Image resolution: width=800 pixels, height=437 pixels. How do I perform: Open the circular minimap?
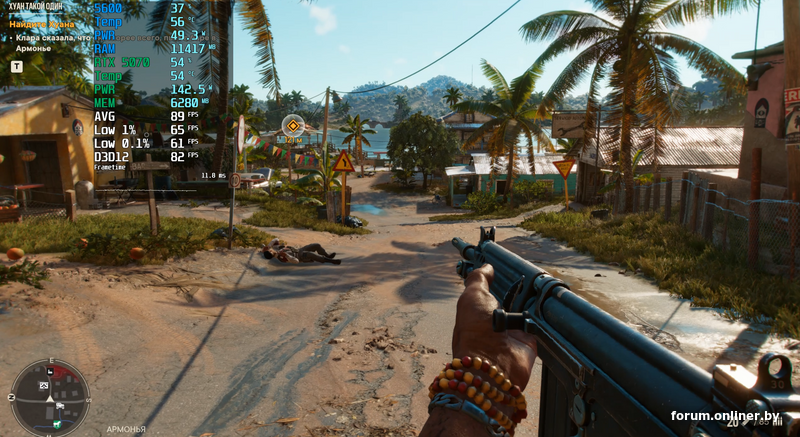(x=50, y=397)
